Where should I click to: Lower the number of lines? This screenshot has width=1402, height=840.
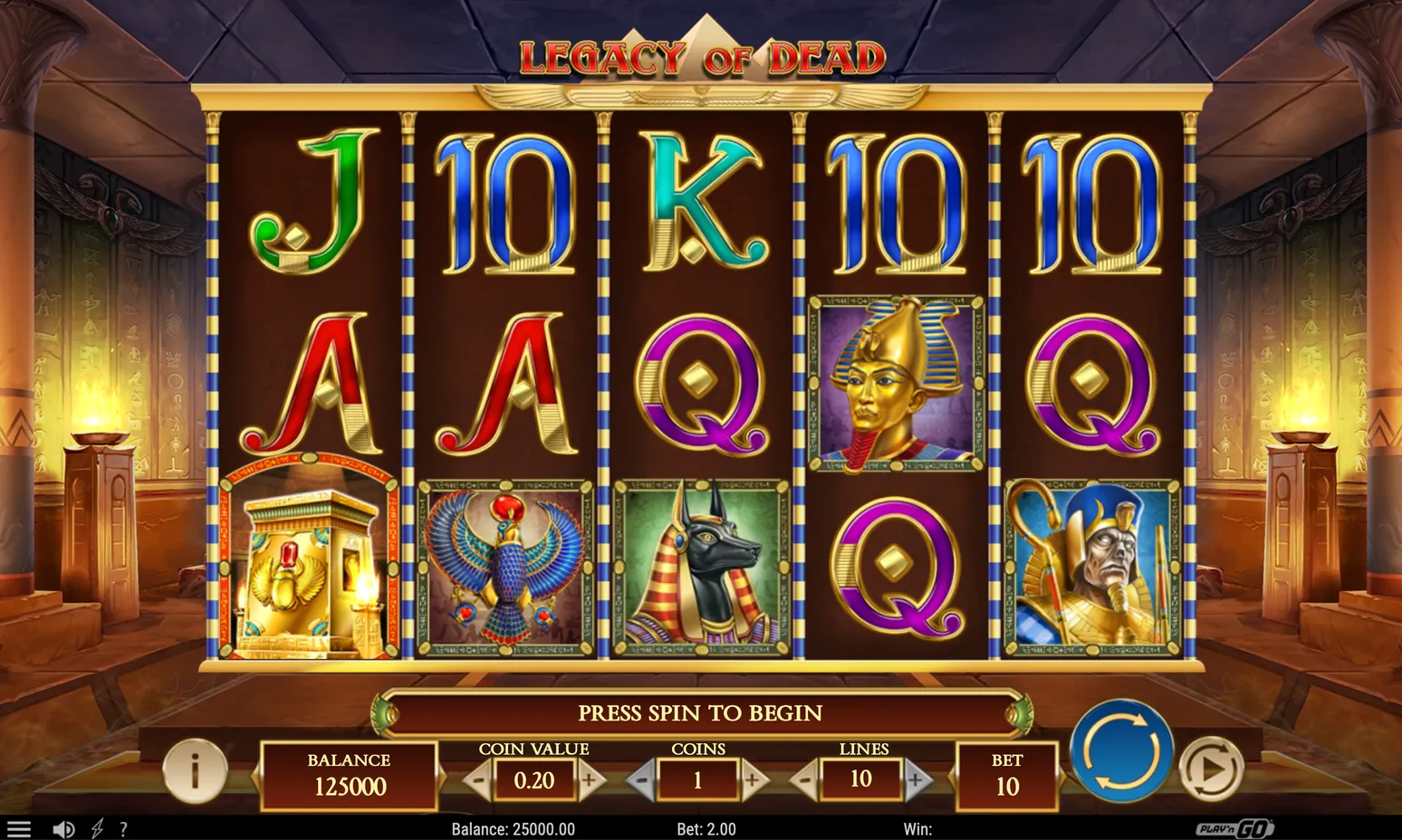click(805, 780)
